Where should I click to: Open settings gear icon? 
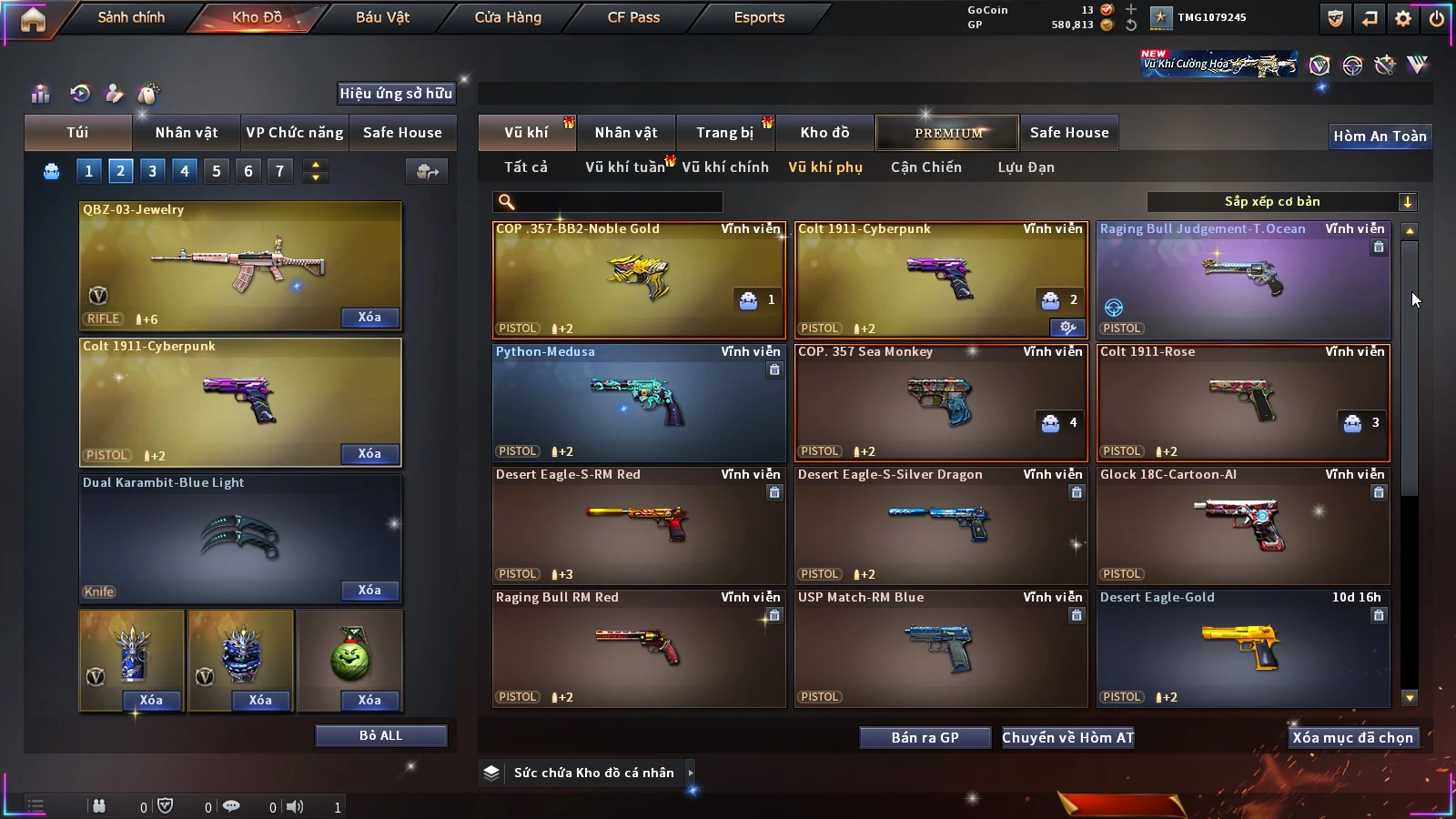pos(1403,18)
